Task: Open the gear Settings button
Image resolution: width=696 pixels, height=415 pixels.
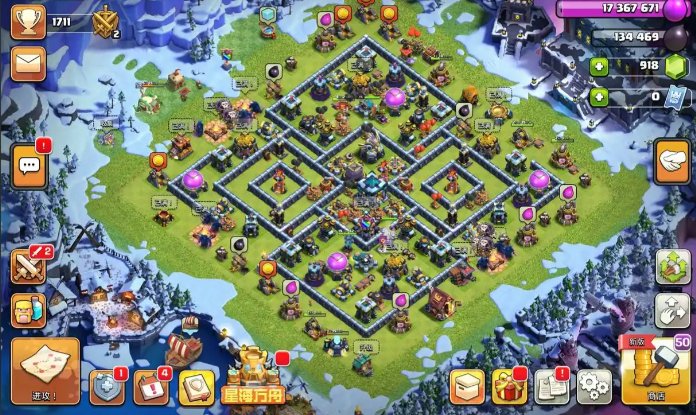Action: (594, 385)
